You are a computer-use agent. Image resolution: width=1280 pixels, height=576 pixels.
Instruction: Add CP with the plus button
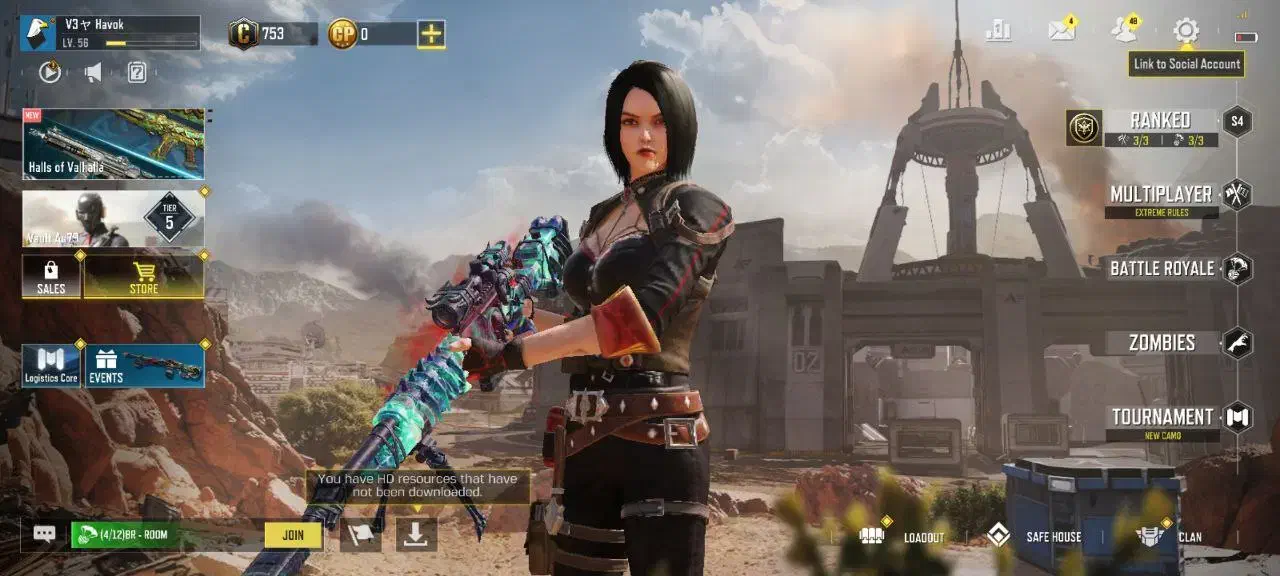[x=431, y=34]
